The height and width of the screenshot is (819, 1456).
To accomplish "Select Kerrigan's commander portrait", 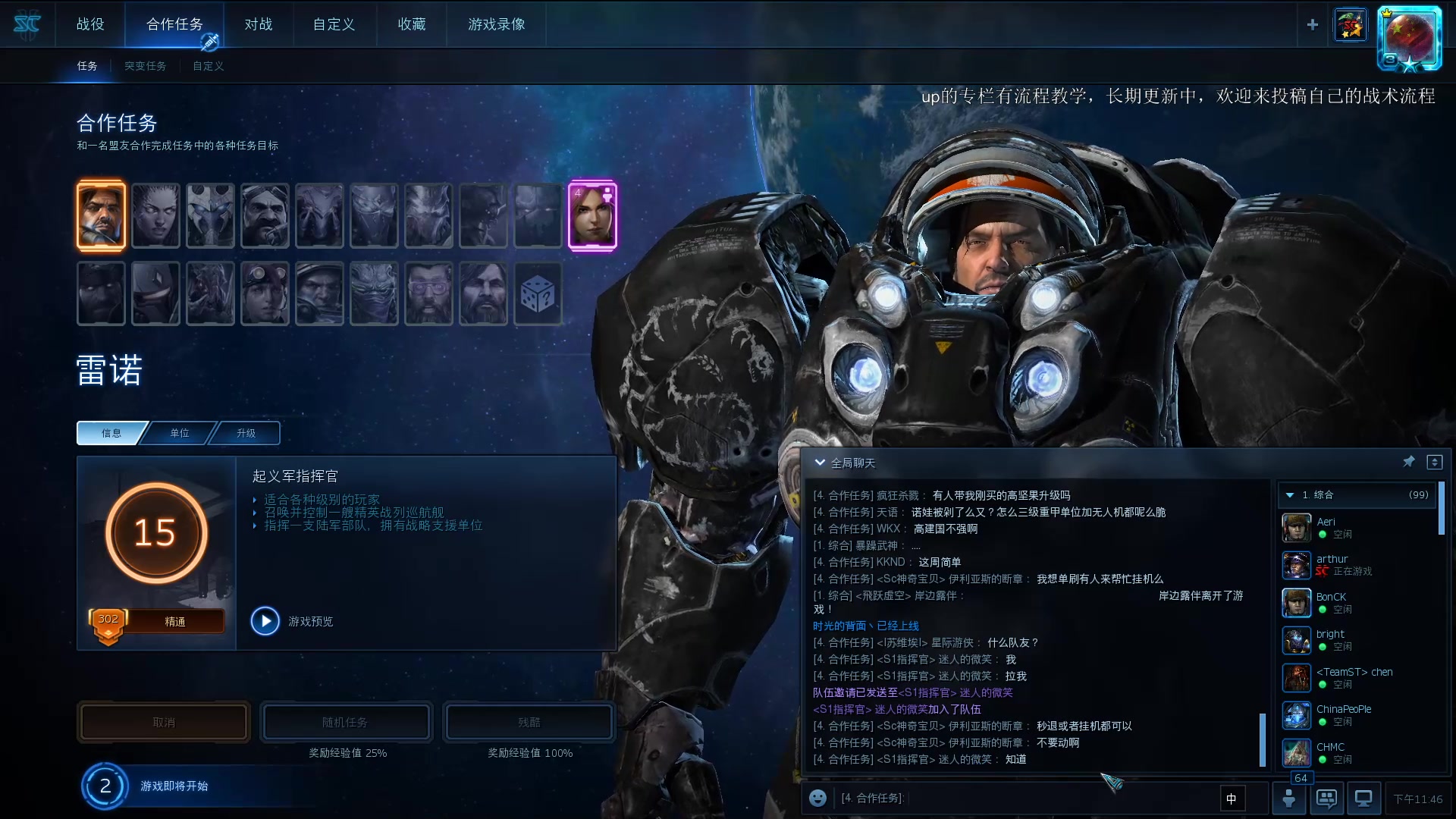I will (155, 215).
